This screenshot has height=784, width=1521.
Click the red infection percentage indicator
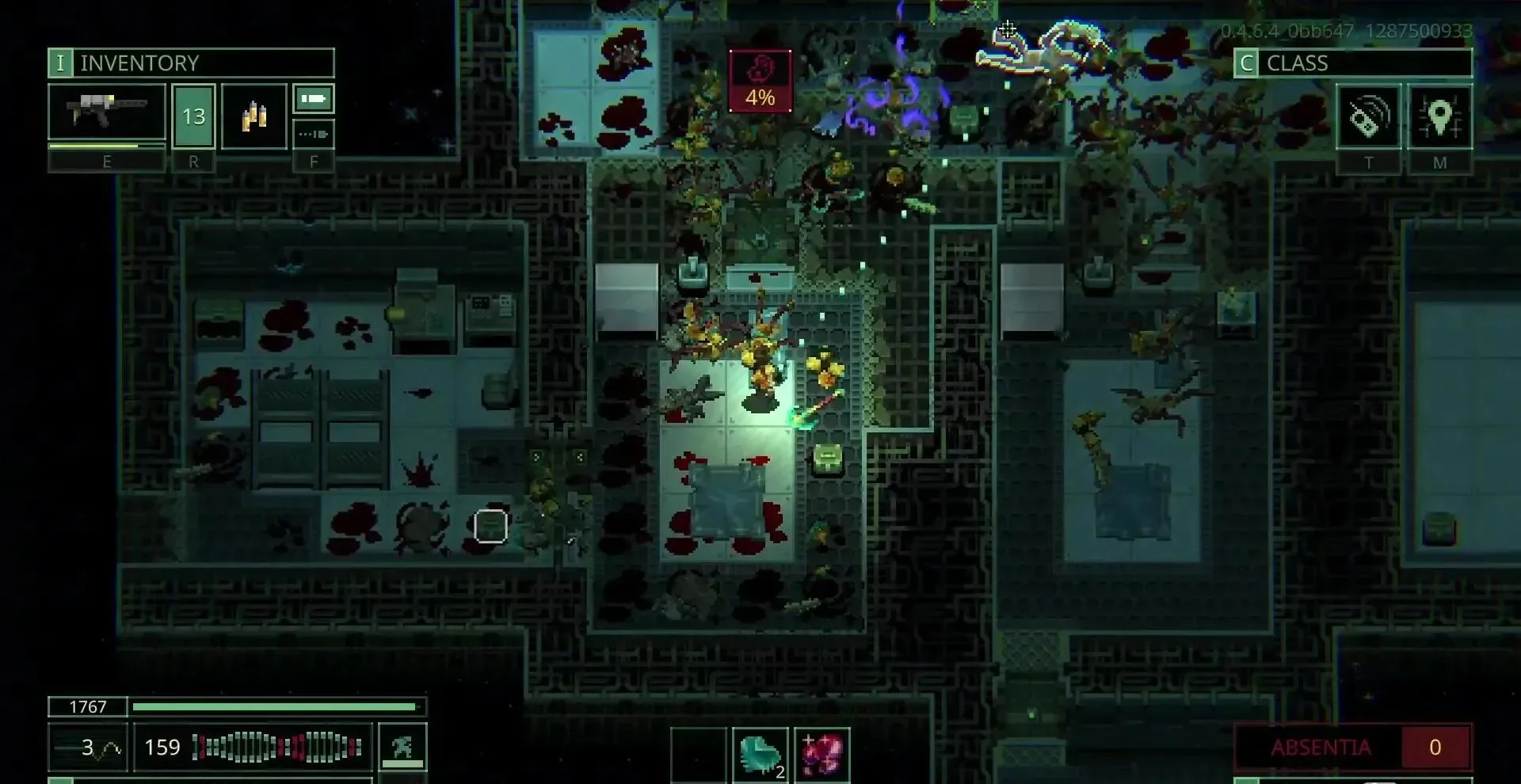pos(760,81)
